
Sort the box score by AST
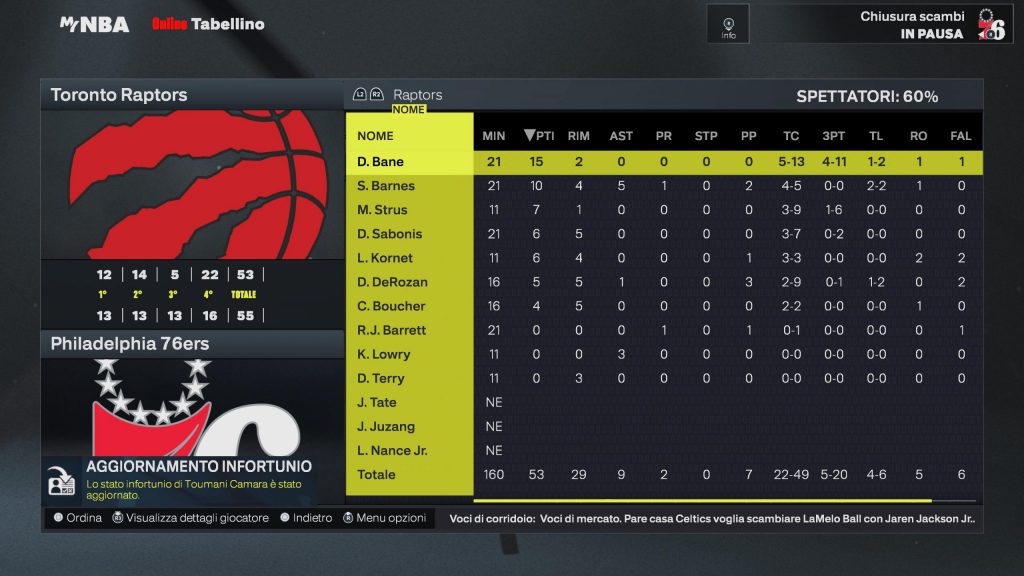coord(621,136)
